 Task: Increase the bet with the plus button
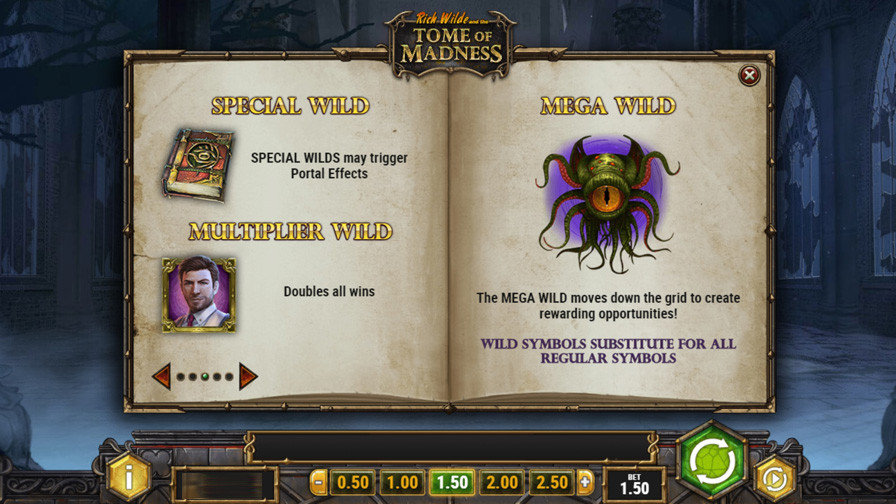tap(585, 483)
